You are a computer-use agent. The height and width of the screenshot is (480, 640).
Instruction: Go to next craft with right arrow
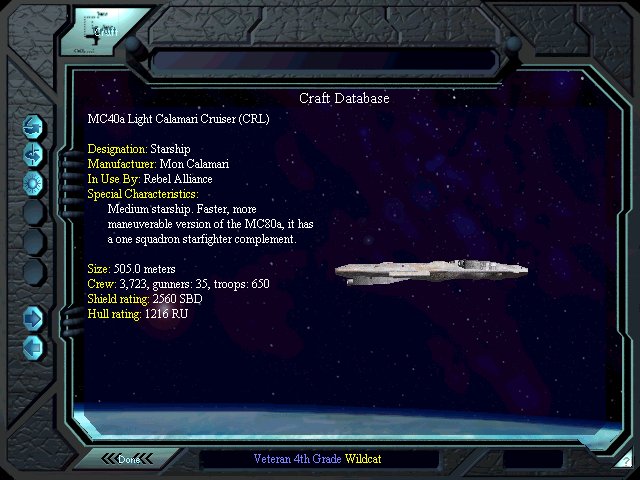click(33, 318)
